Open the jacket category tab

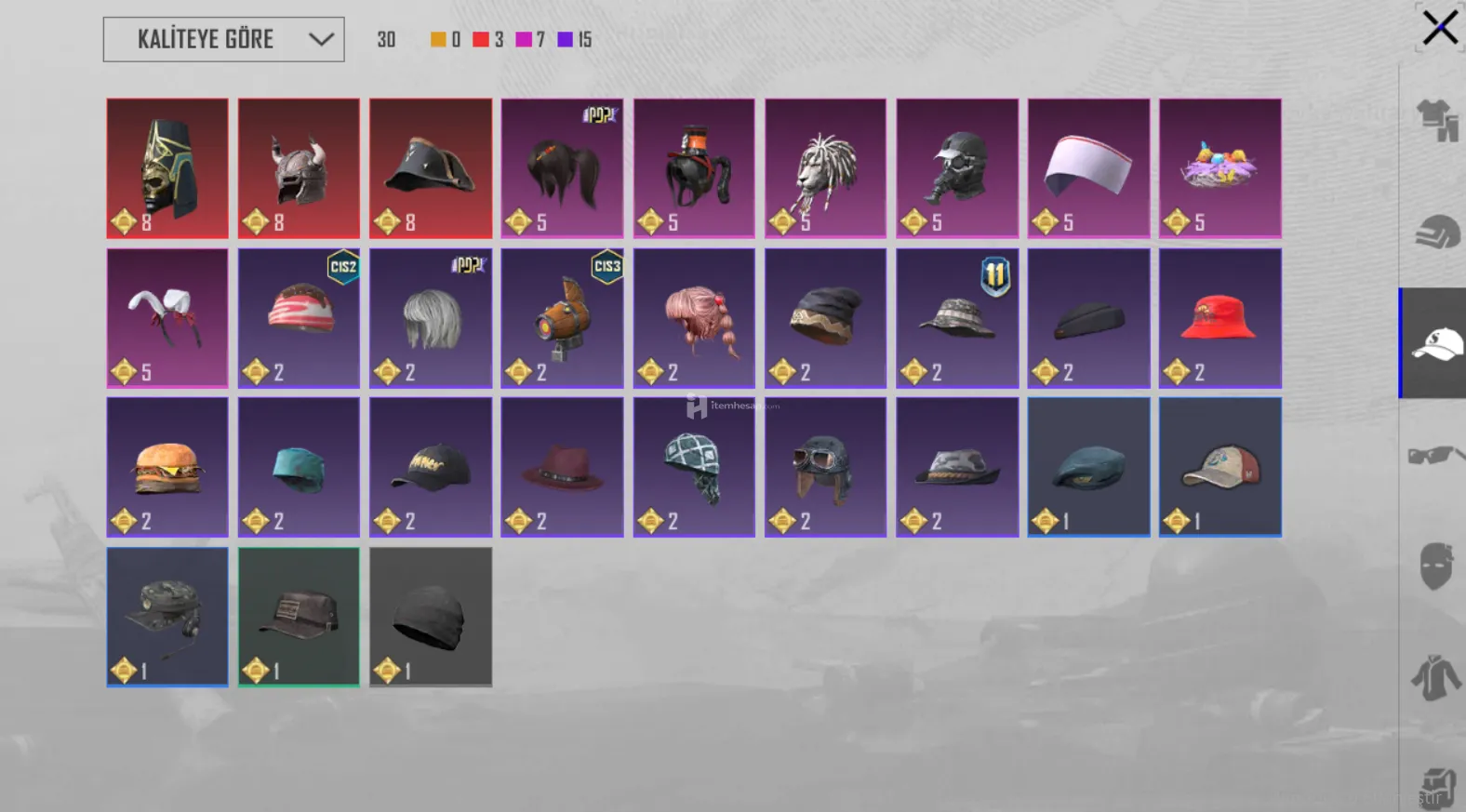coord(1435,676)
